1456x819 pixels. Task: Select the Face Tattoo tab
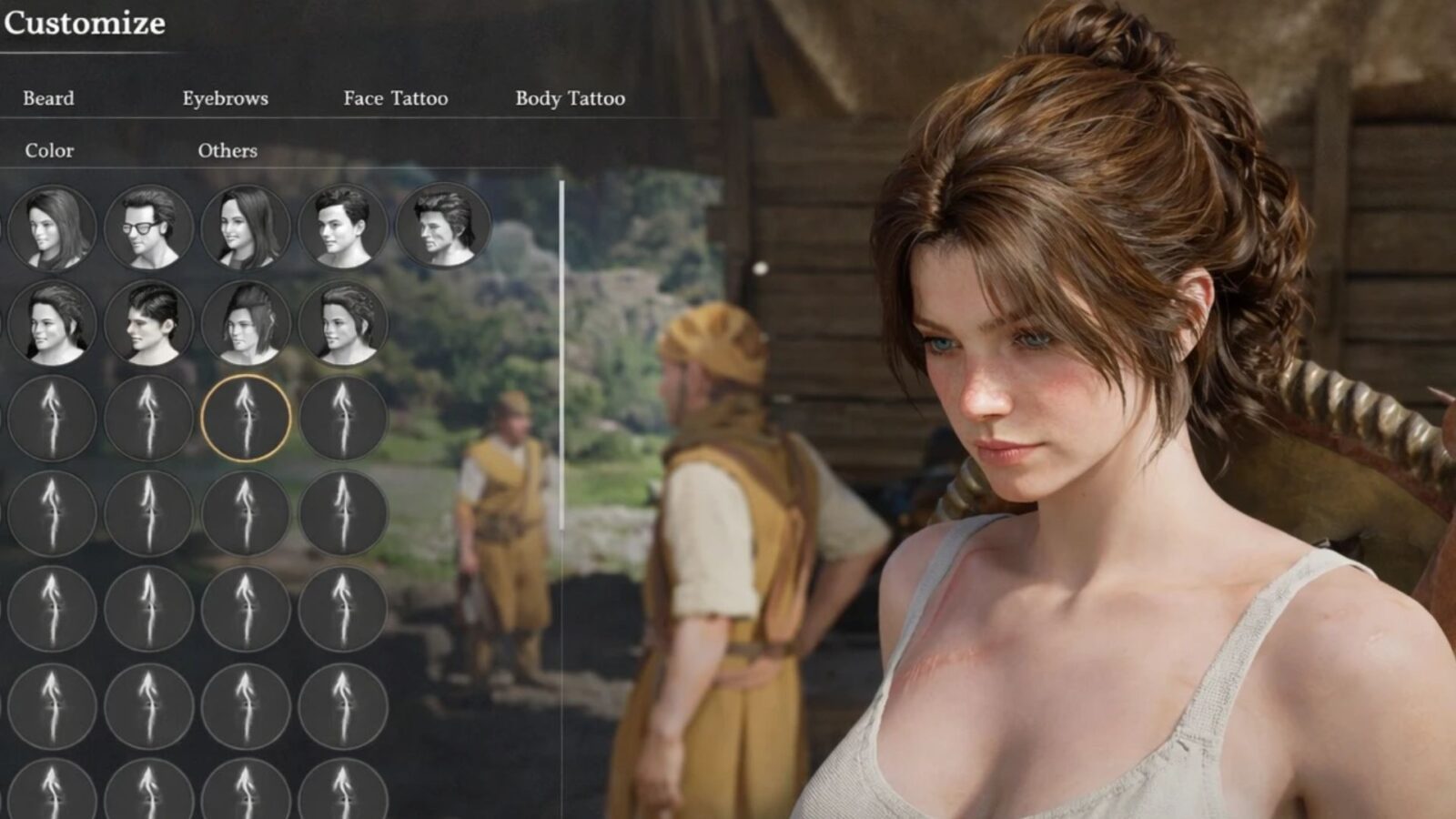395,98
